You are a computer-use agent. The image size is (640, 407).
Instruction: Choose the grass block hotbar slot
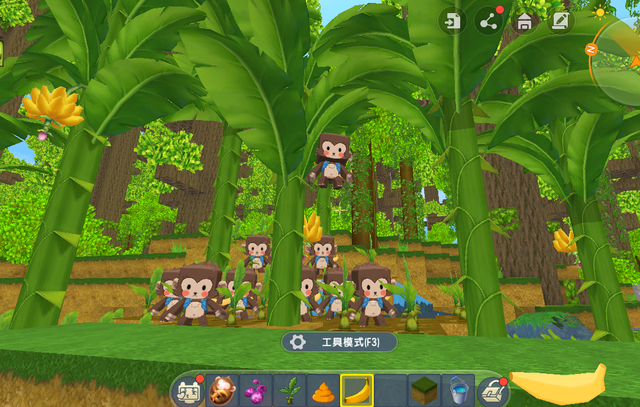[x=425, y=391]
